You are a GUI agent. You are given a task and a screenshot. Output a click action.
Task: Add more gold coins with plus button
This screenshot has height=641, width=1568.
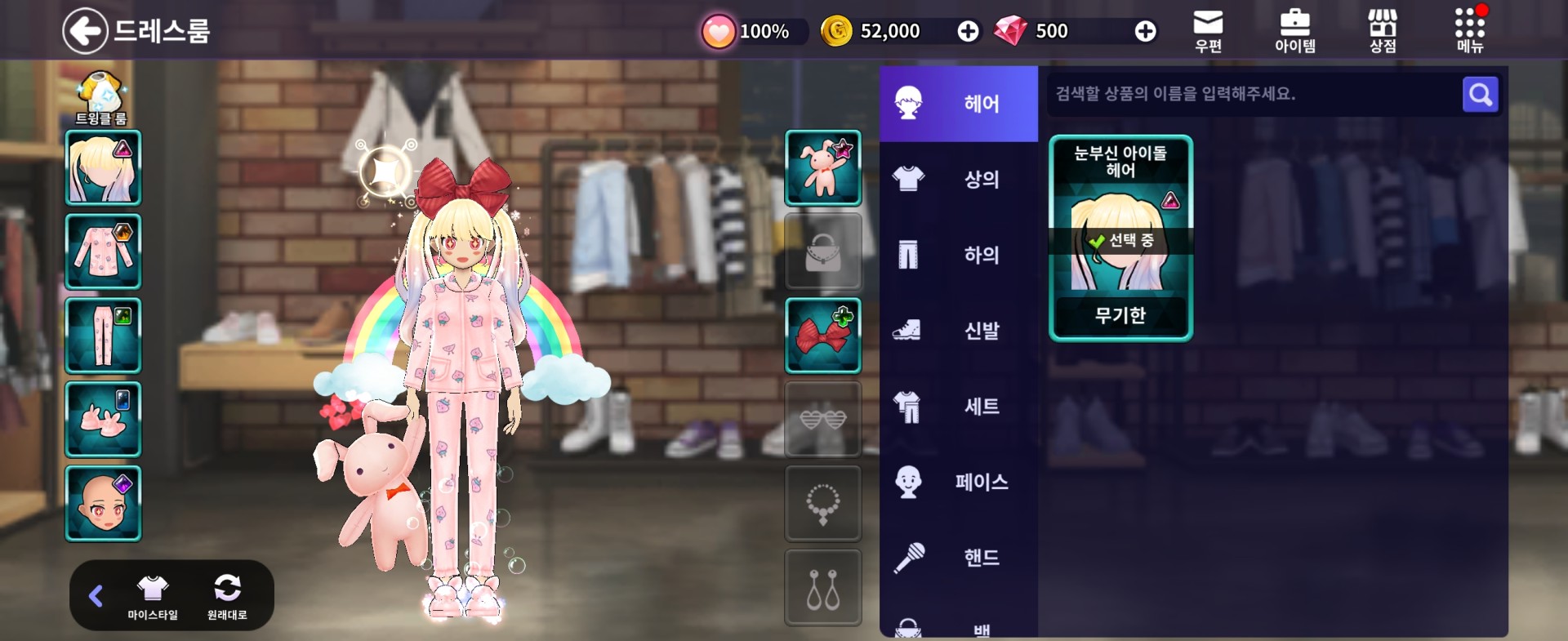click(968, 31)
